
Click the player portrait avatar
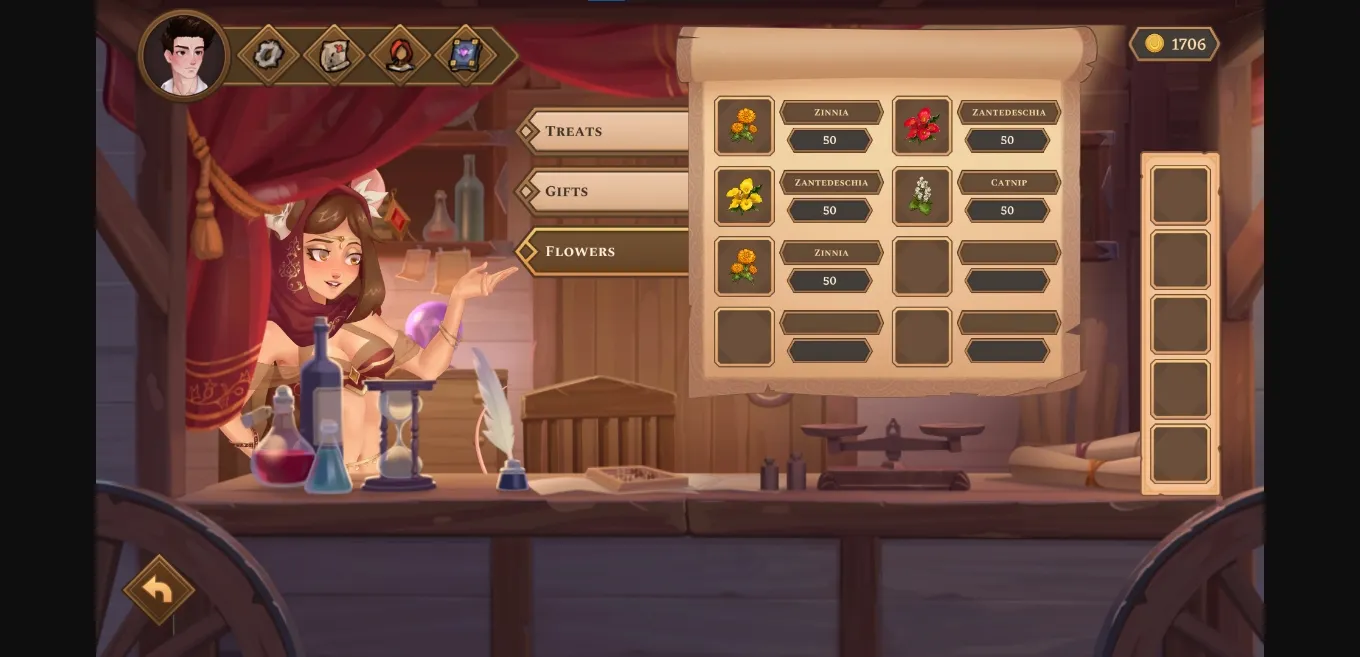(184, 55)
